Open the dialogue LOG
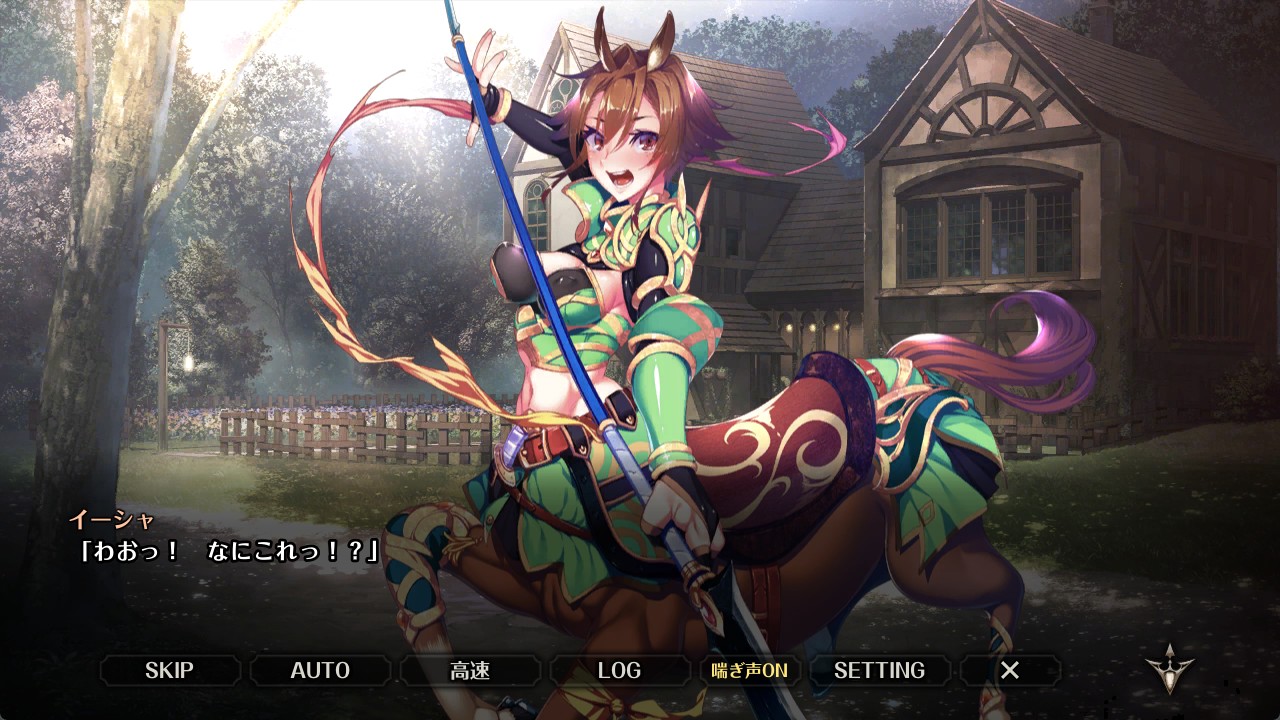The width and height of the screenshot is (1280, 720). pos(619,670)
